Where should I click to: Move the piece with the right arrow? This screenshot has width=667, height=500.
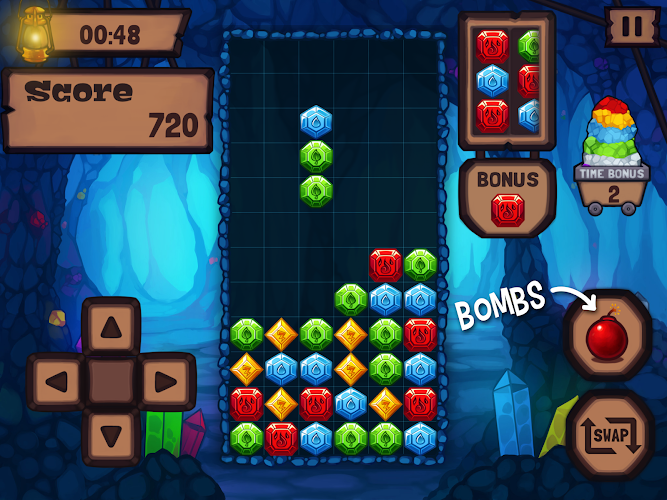point(163,381)
